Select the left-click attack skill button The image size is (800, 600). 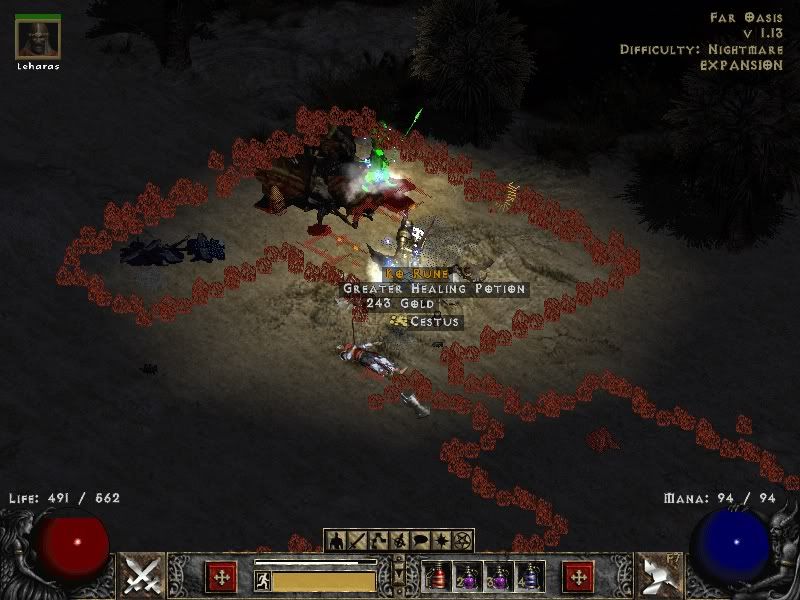point(143,575)
